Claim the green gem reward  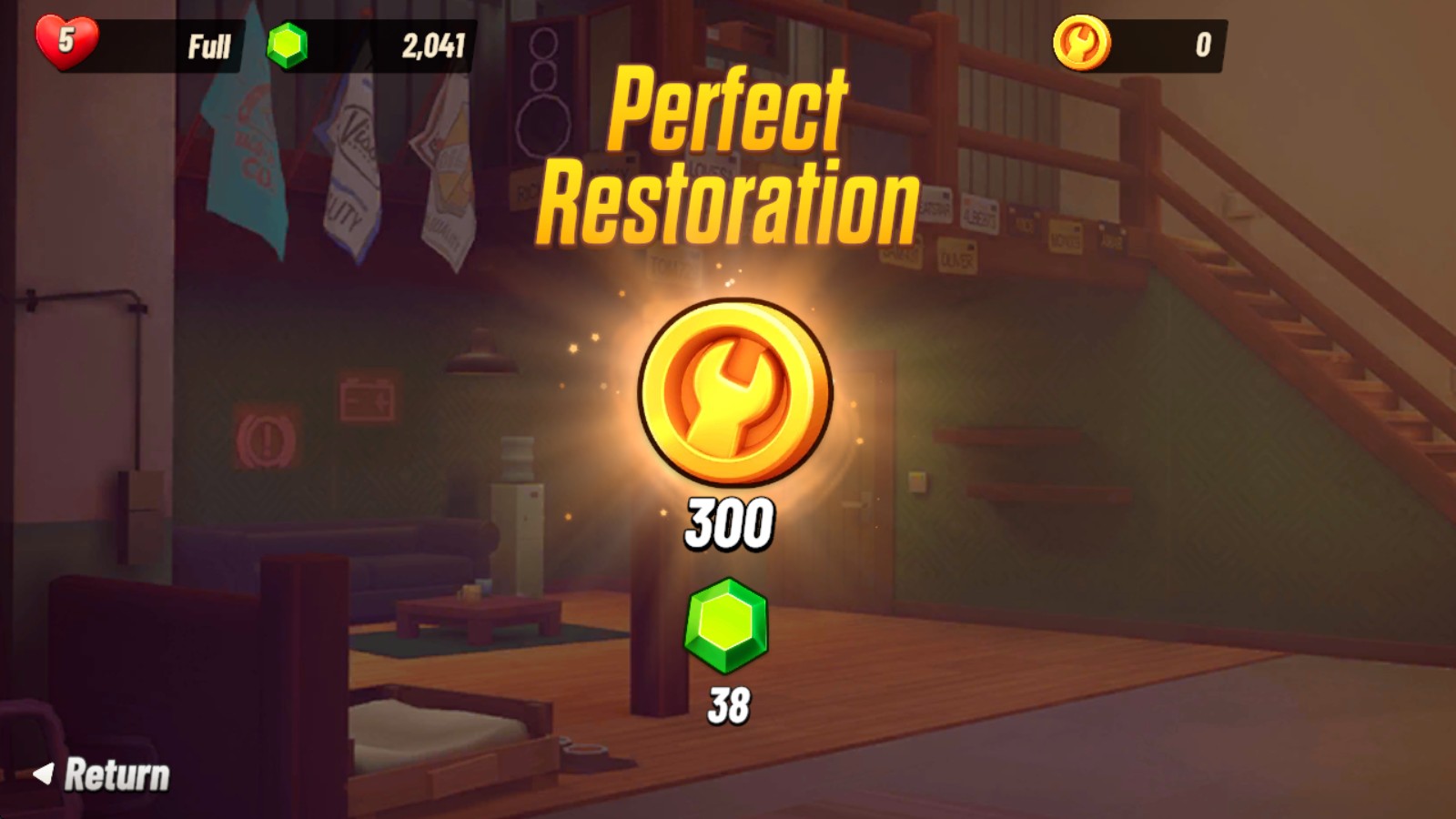pyautogui.click(x=726, y=626)
